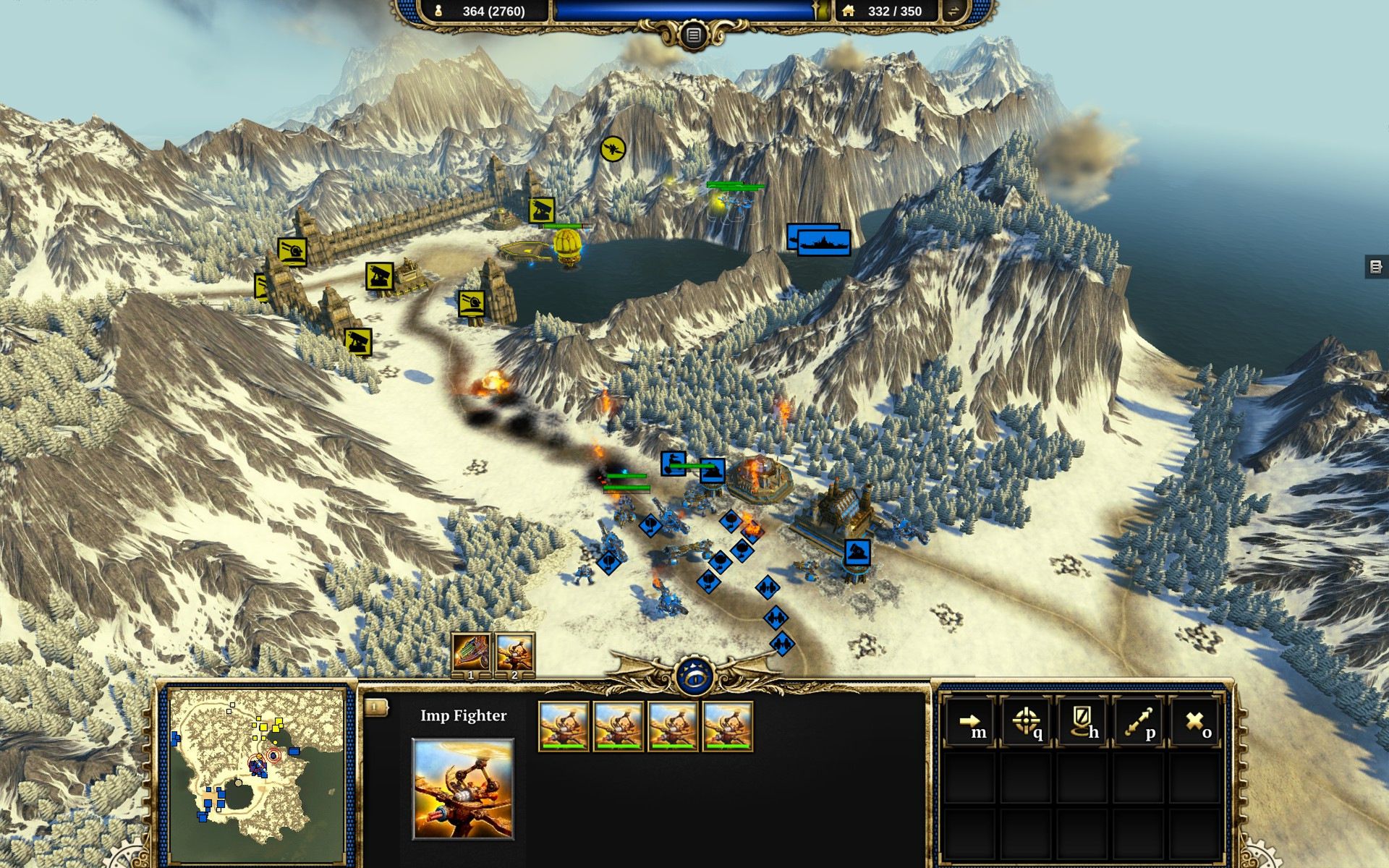
Task: Open the main menu gear button
Action: point(693,35)
